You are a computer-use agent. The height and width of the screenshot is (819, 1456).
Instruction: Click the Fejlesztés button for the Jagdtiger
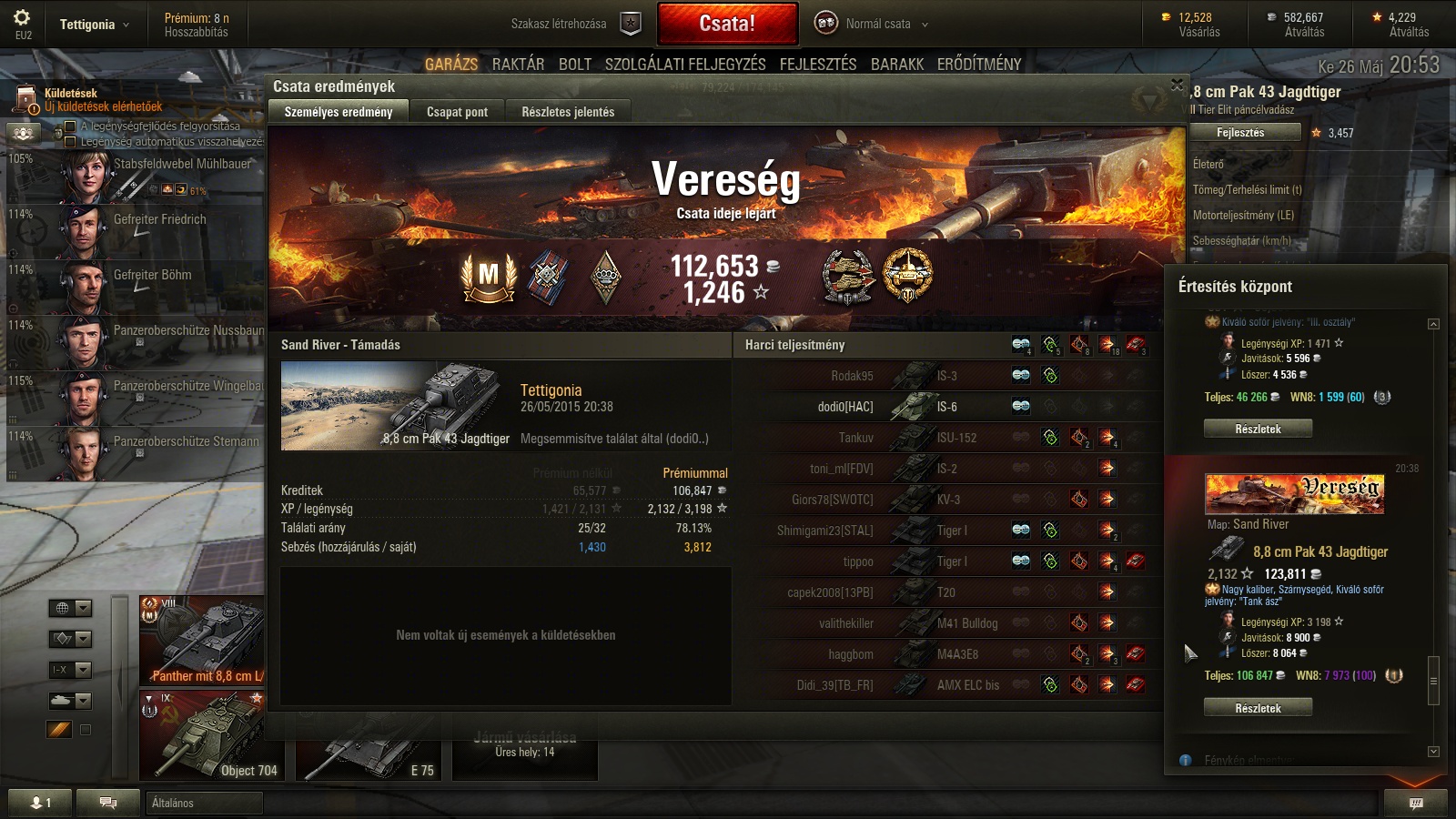point(1240,133)
